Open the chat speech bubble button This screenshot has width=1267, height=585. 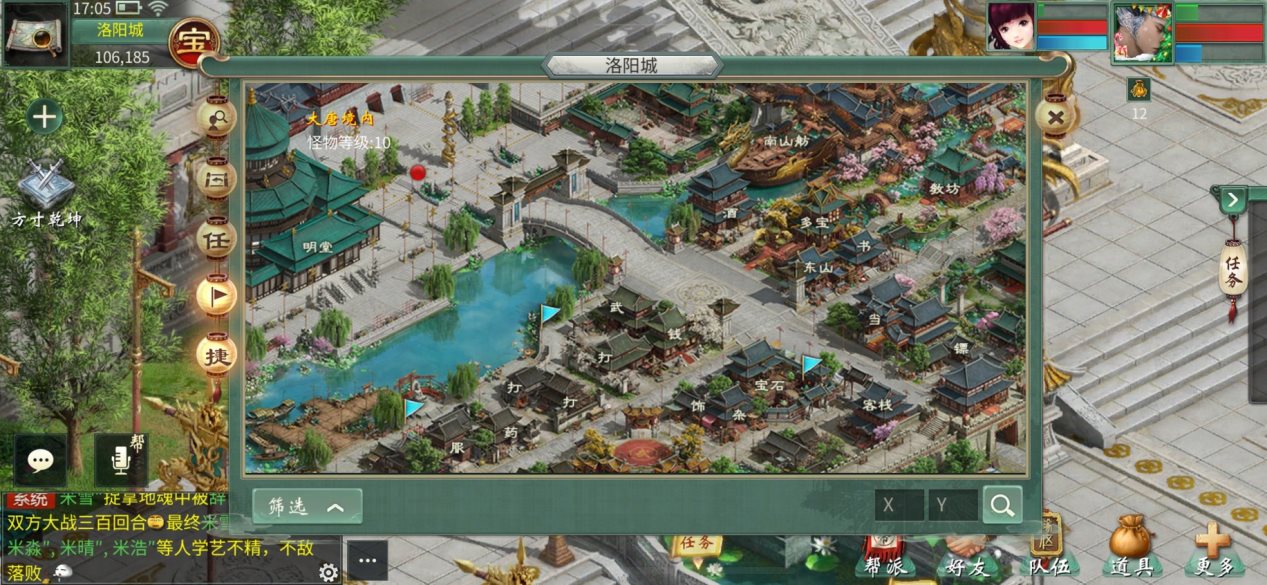click(40, 460)
